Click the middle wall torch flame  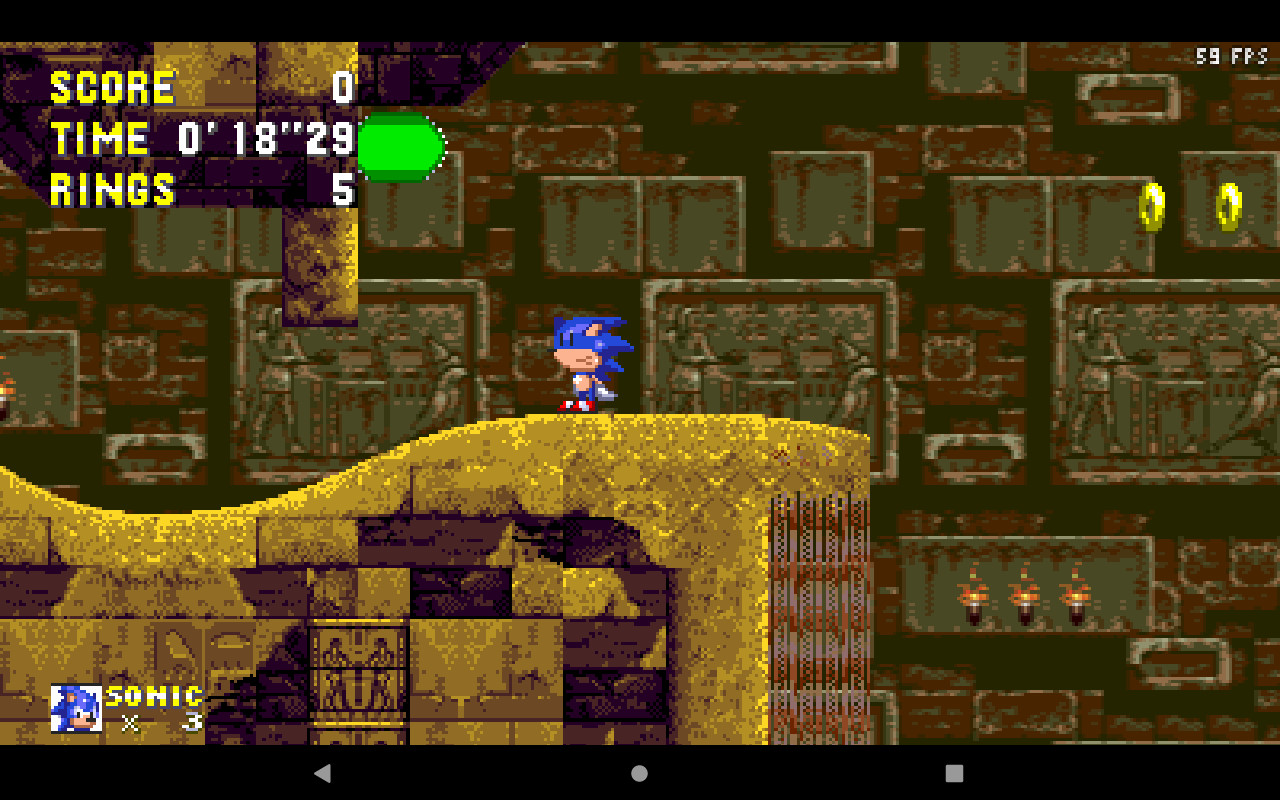[x=1023, y=595]
